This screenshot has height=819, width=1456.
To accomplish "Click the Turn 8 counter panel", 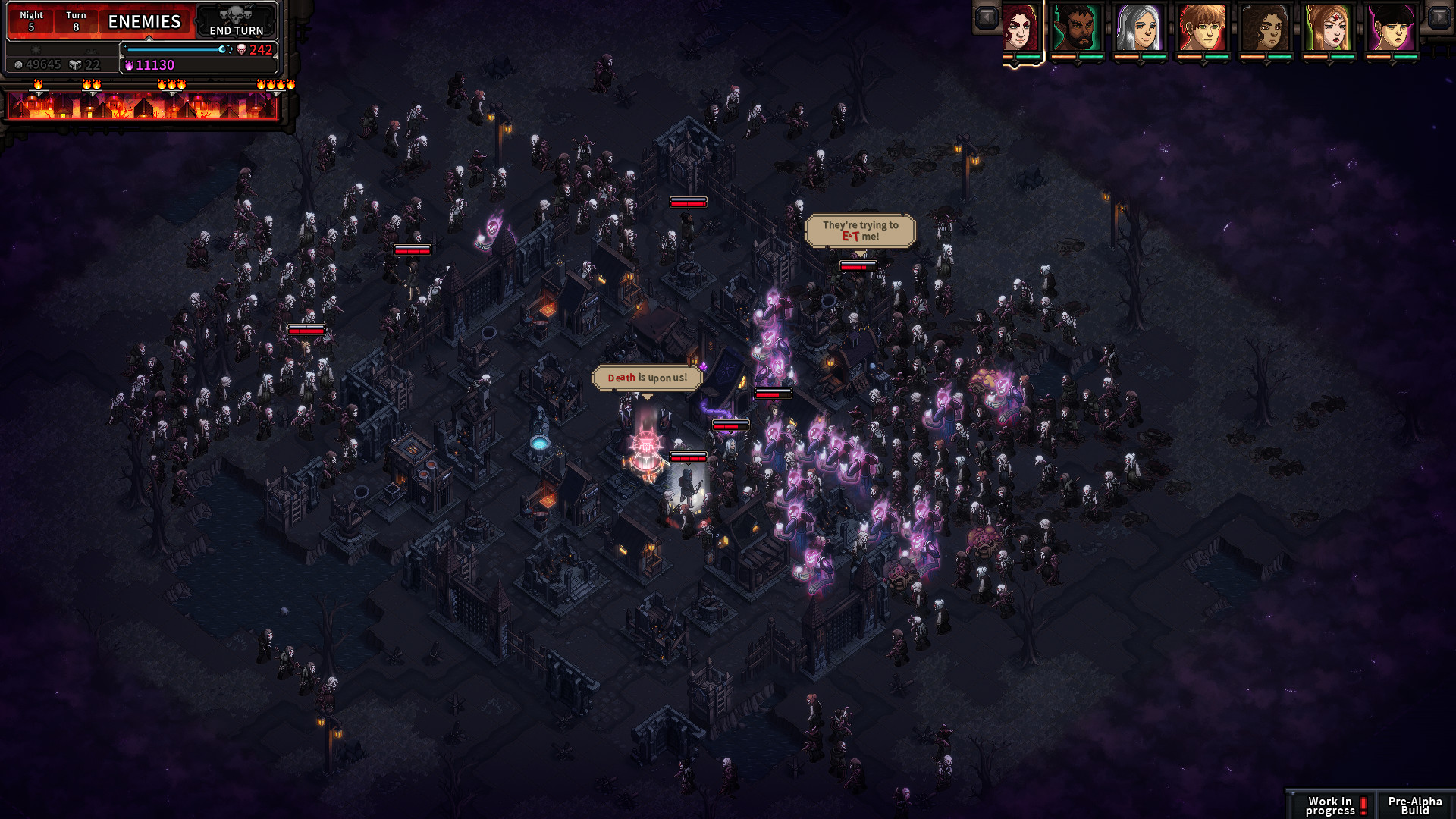I will pyautogui.click(x=75, y=21).
